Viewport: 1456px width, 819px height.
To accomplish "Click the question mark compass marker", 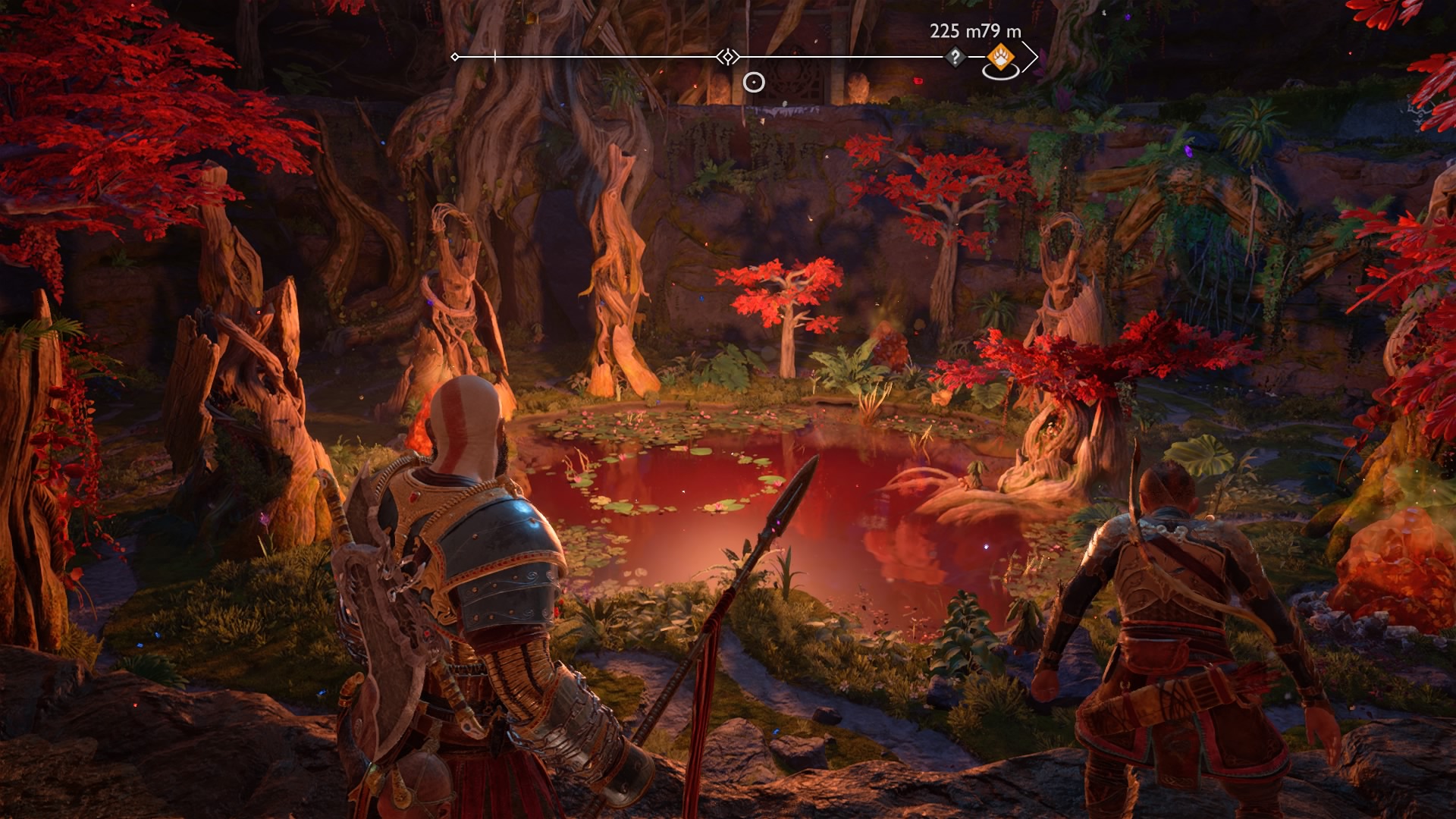I will click(x=955, y=57).
